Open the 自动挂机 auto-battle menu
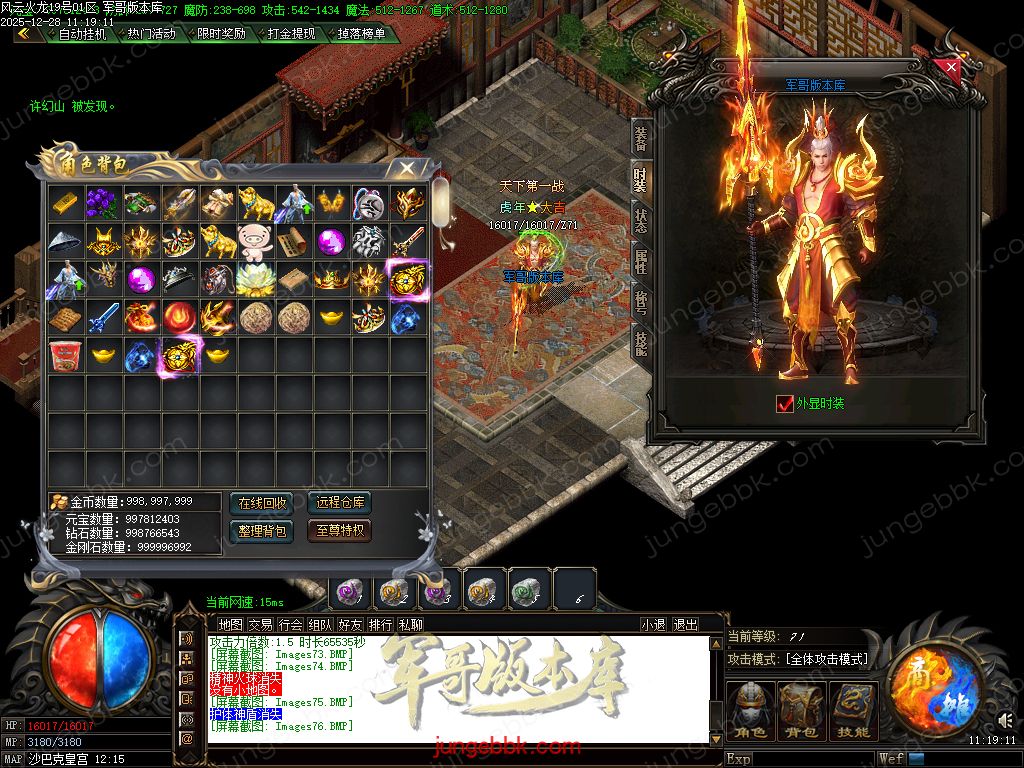 81,33
